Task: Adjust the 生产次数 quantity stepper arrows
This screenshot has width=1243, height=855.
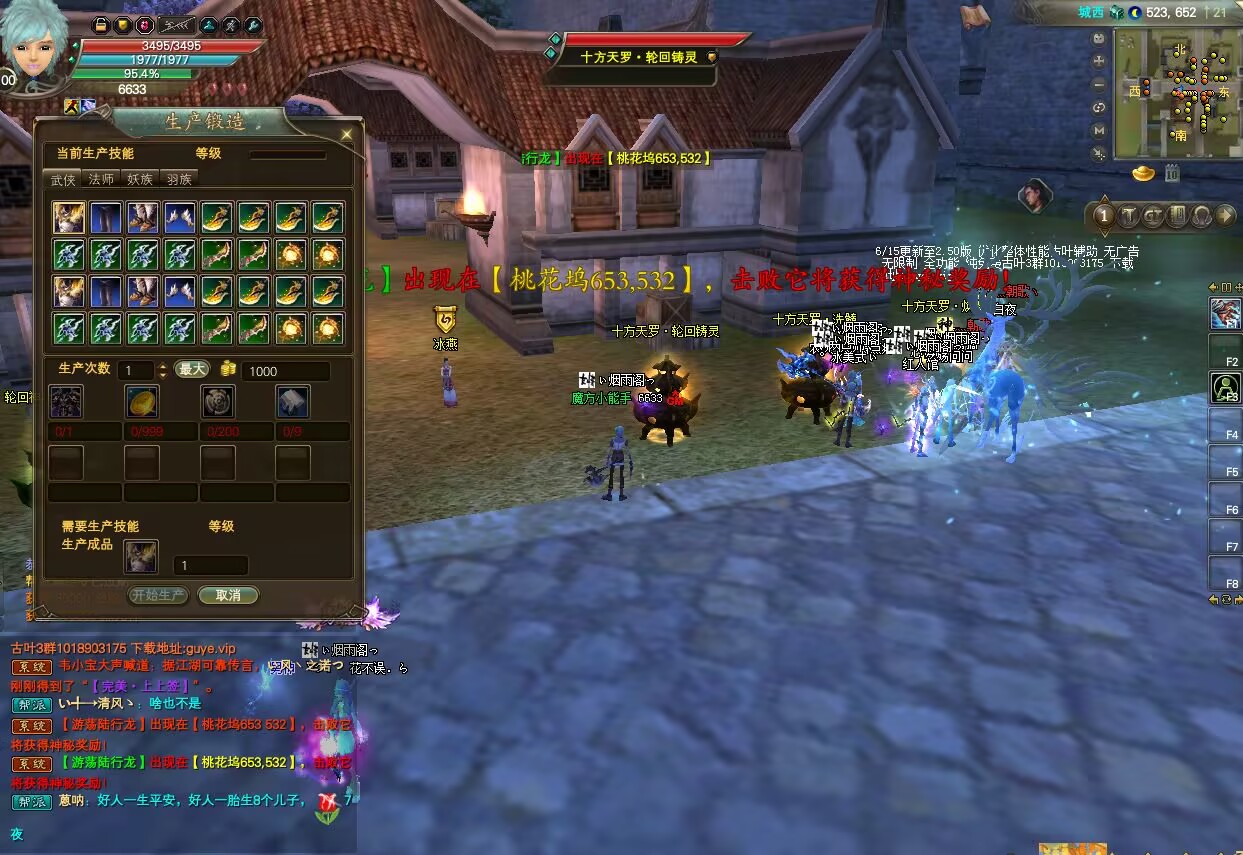Action: [x=163, y=370]
